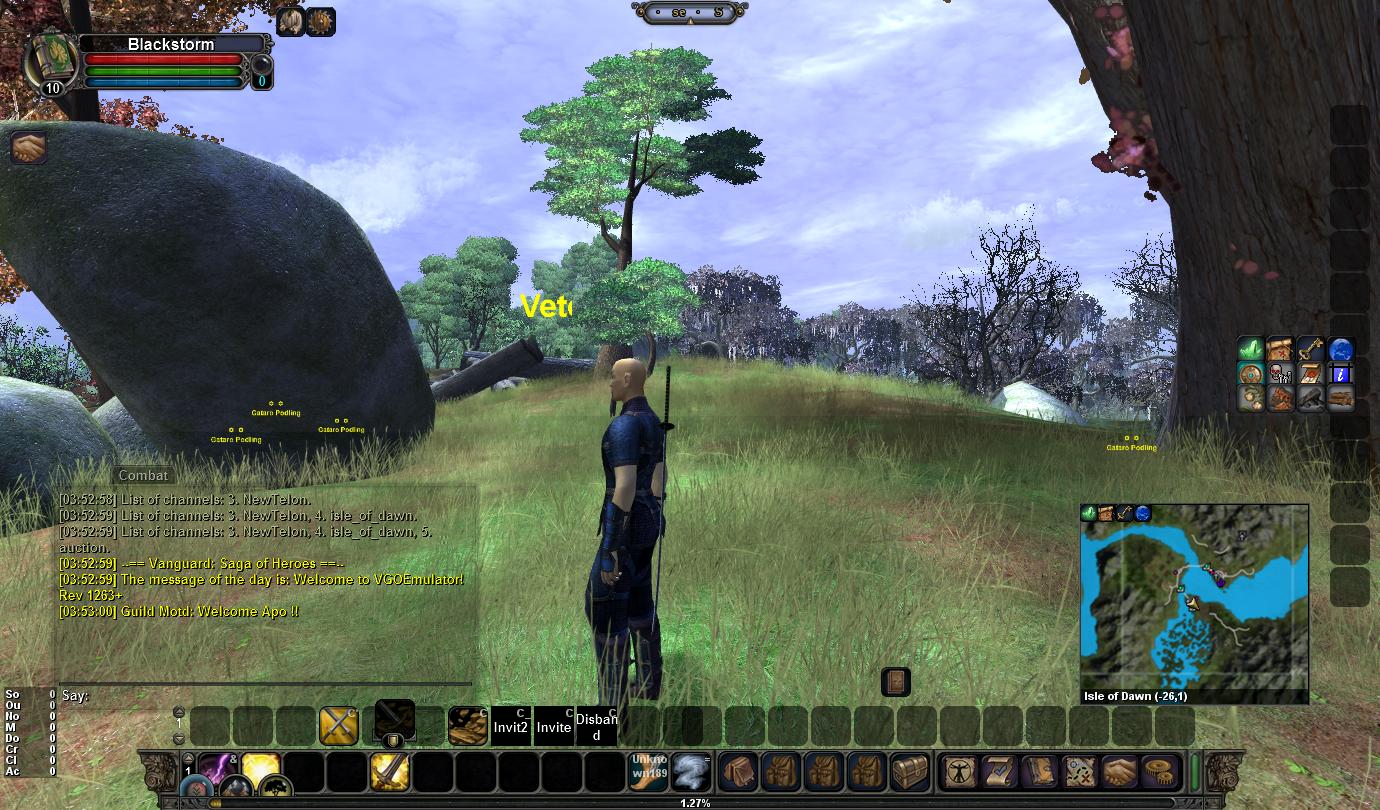Trigger the purple lightning ability

pos(217,768)
